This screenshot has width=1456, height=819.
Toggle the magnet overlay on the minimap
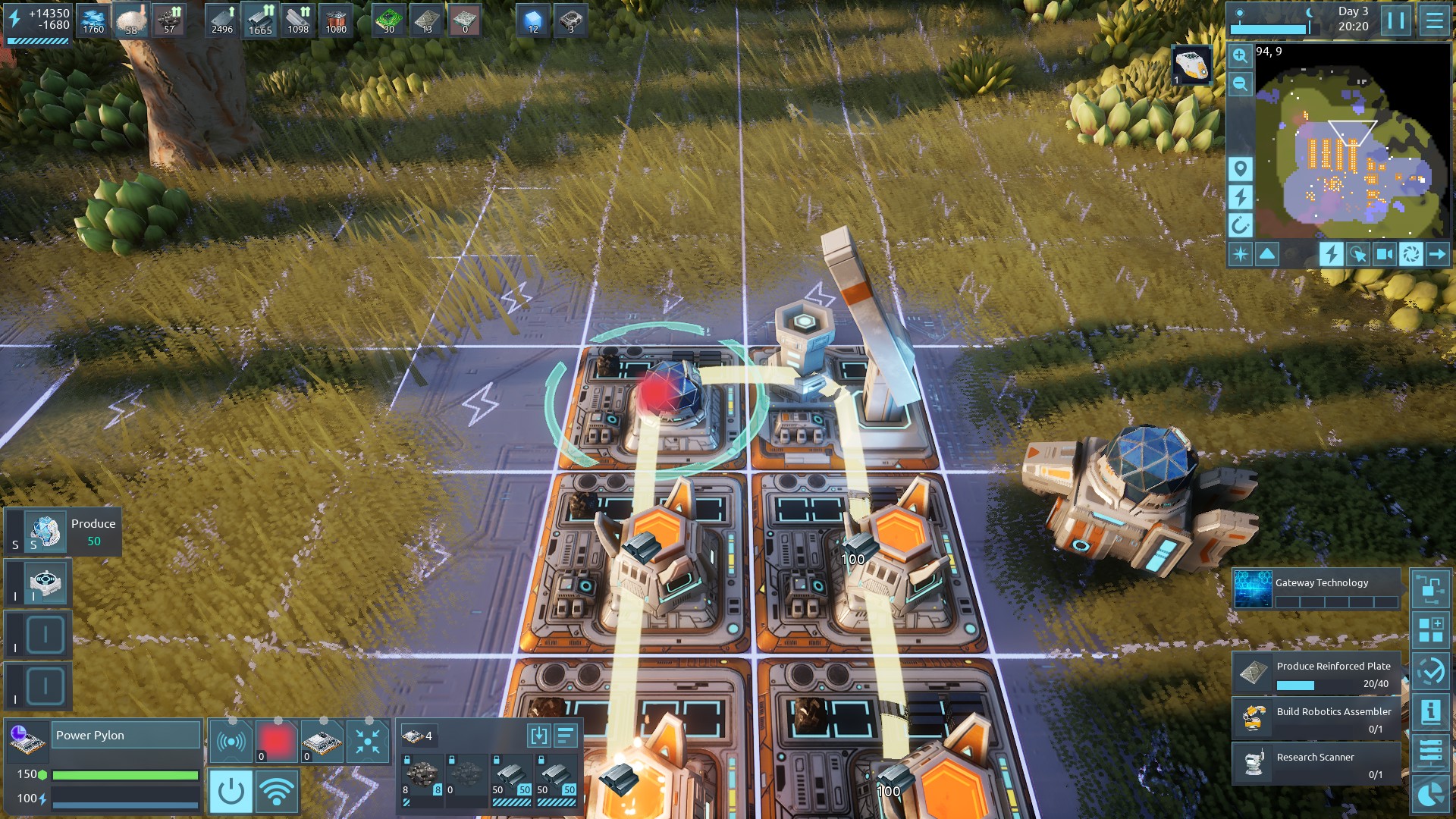coord(1240,224)
